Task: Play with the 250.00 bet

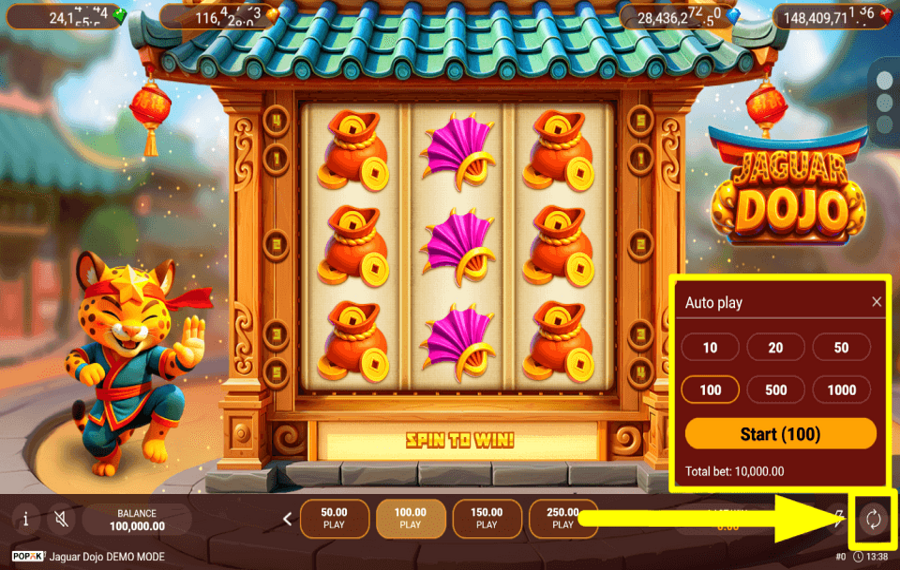Action: point(562,518)
